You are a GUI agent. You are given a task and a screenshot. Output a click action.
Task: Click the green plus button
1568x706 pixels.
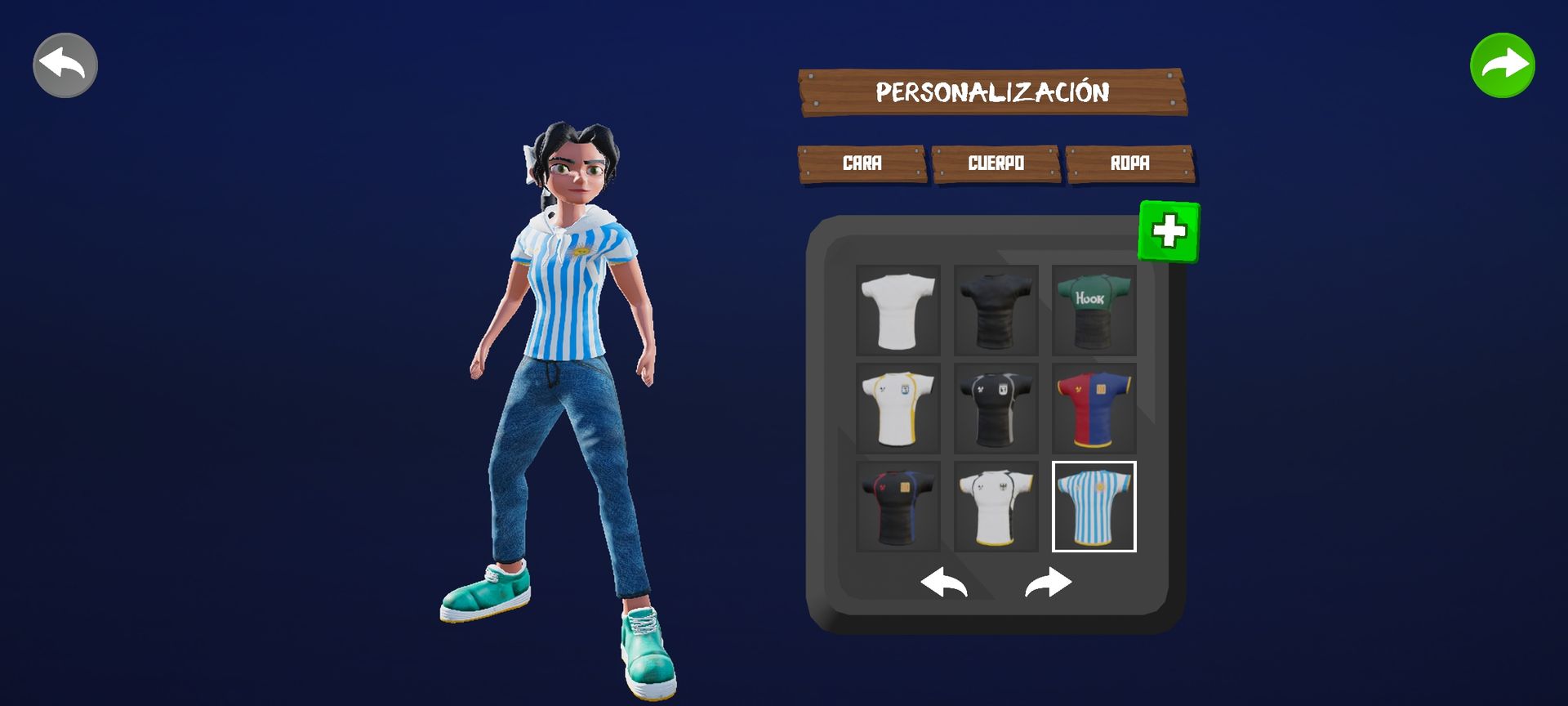point(1169,231)
